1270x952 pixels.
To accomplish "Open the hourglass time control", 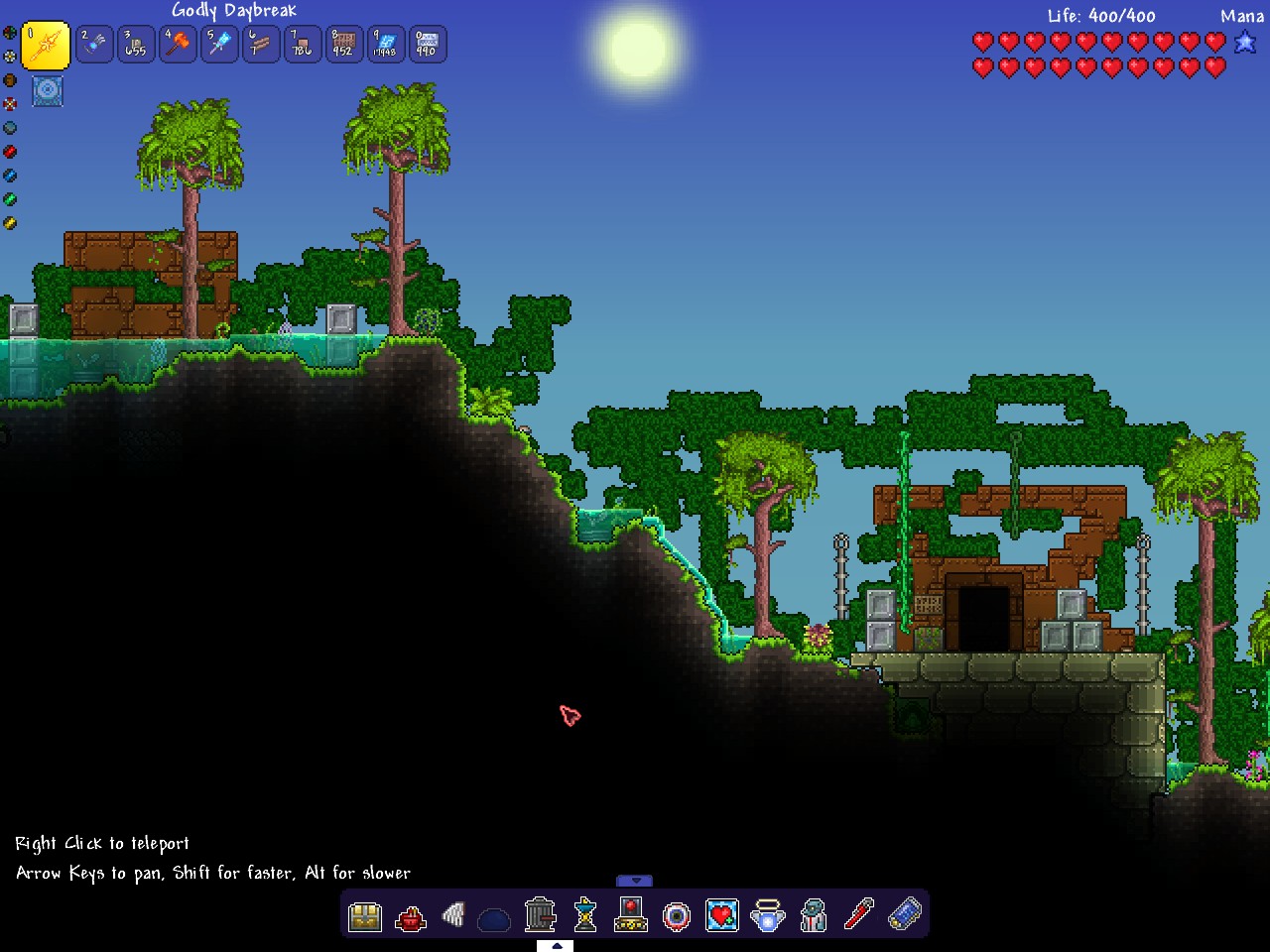I will click(585, 915).
